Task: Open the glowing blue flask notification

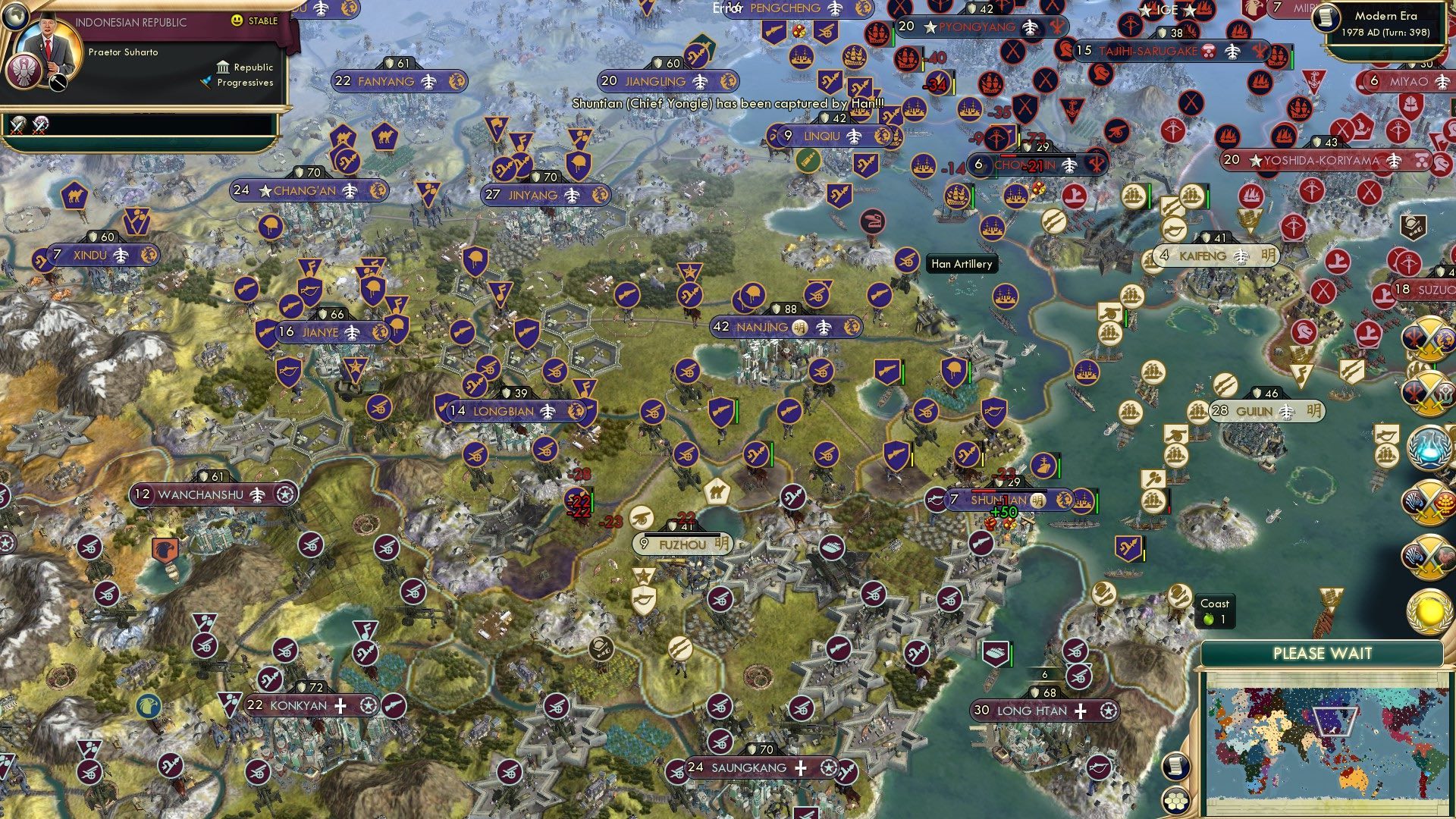Action: tap(1429, 447)
